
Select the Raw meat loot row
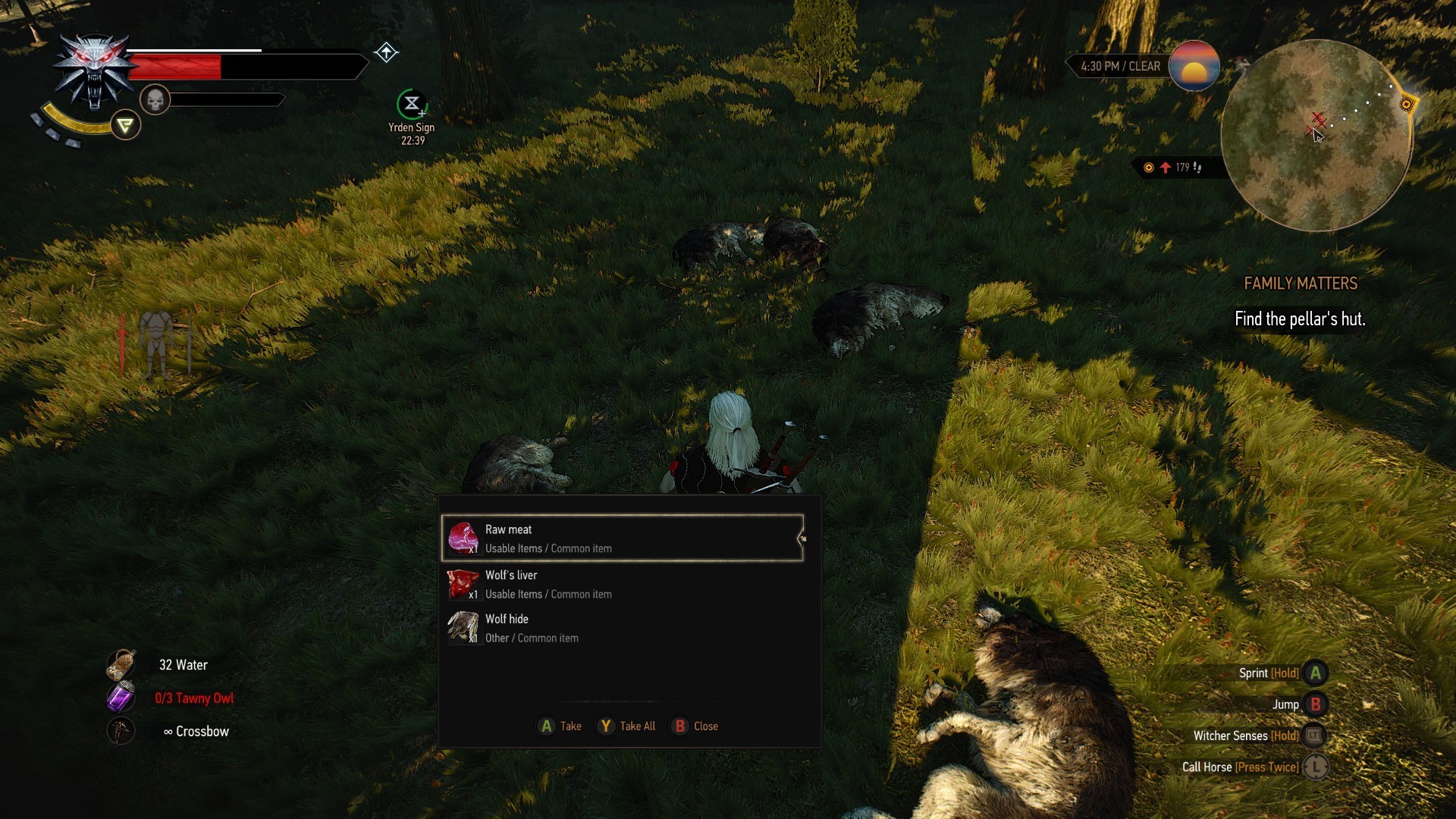622,538
